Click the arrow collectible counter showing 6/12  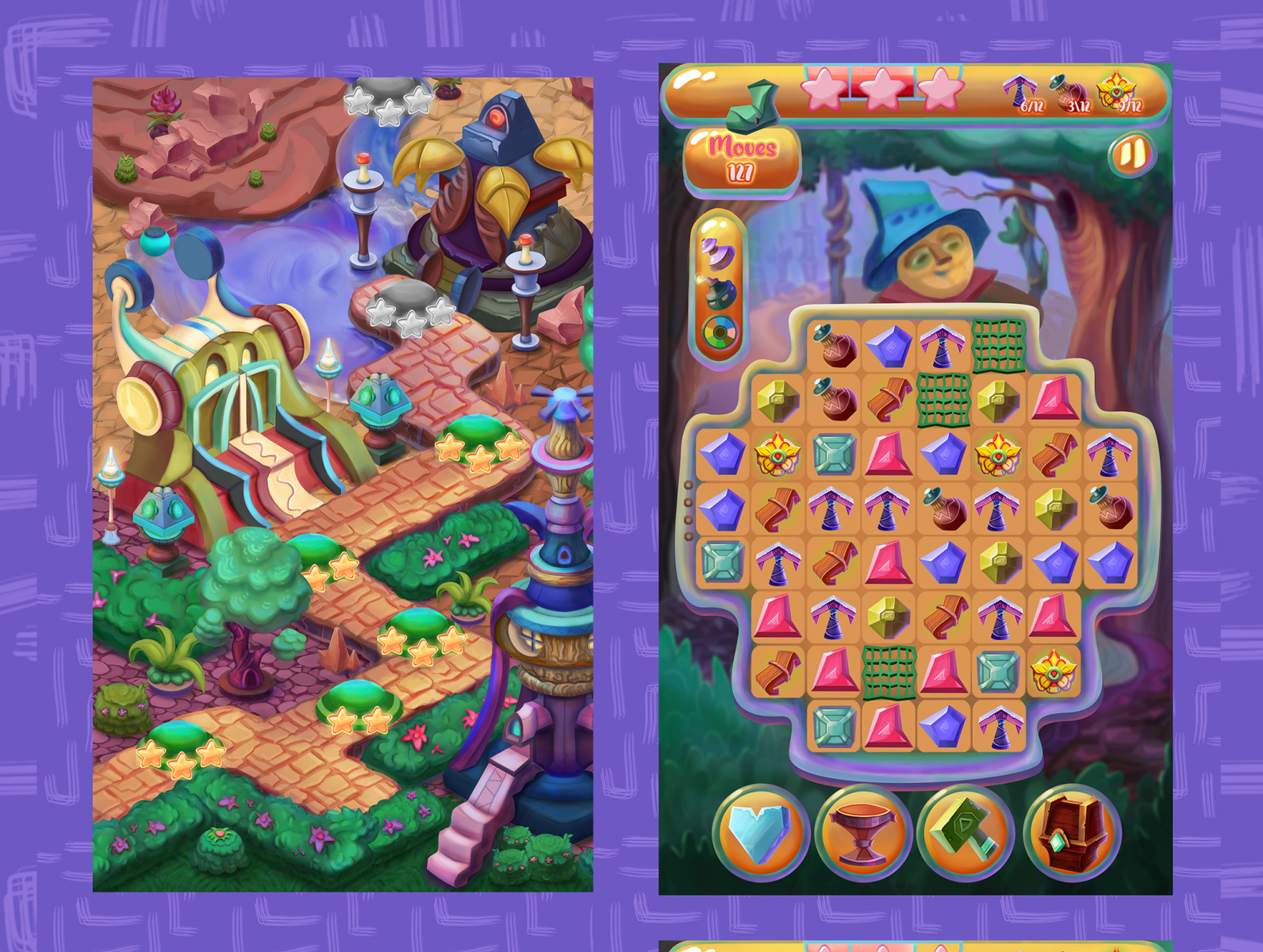click(x=1023, y=95)
